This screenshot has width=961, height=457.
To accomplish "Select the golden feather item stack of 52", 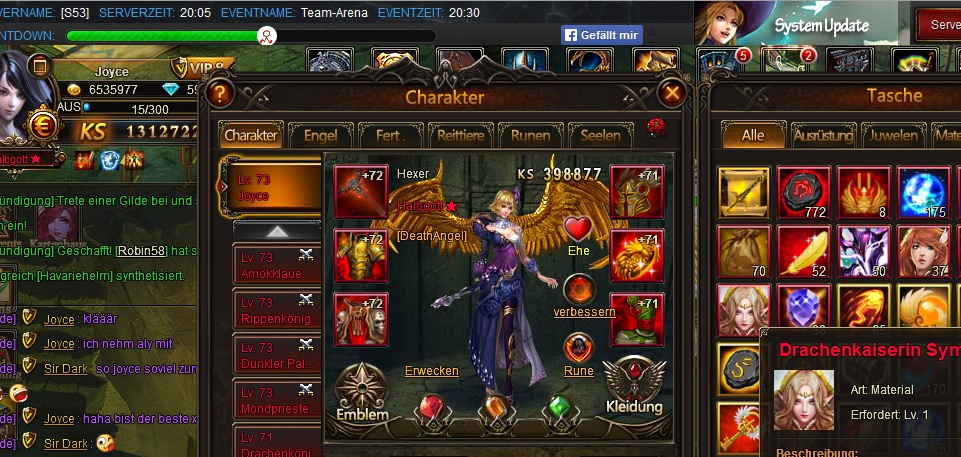I will [x=804, y=250].
